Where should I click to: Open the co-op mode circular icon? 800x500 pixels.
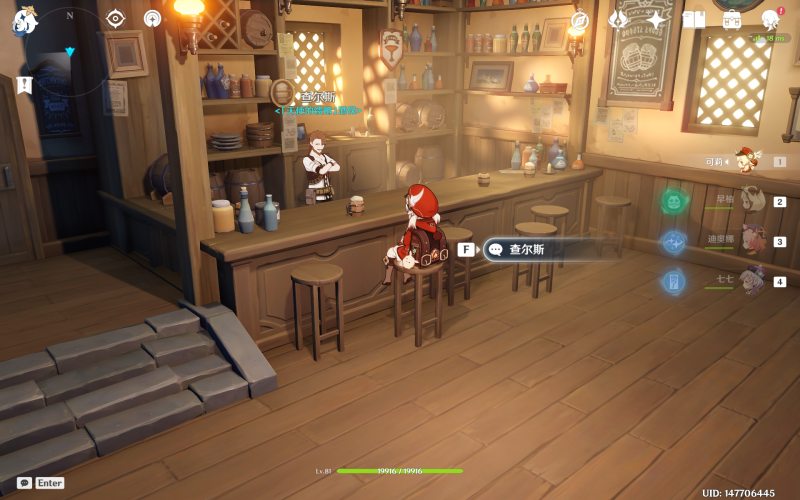[152, 18]
